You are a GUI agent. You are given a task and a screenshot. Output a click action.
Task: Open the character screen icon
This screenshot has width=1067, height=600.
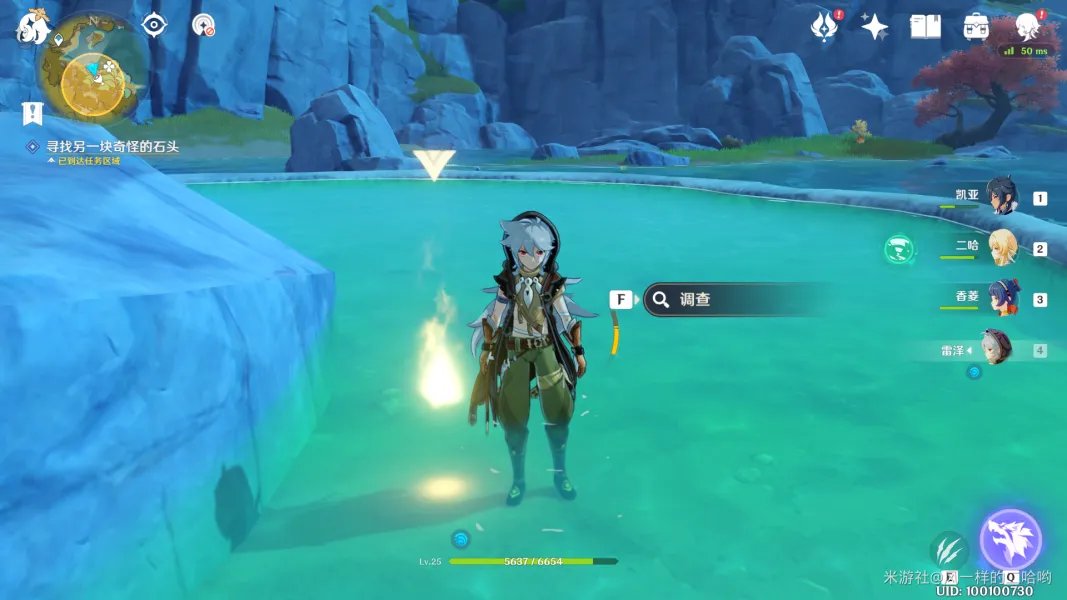[1026, 26]
